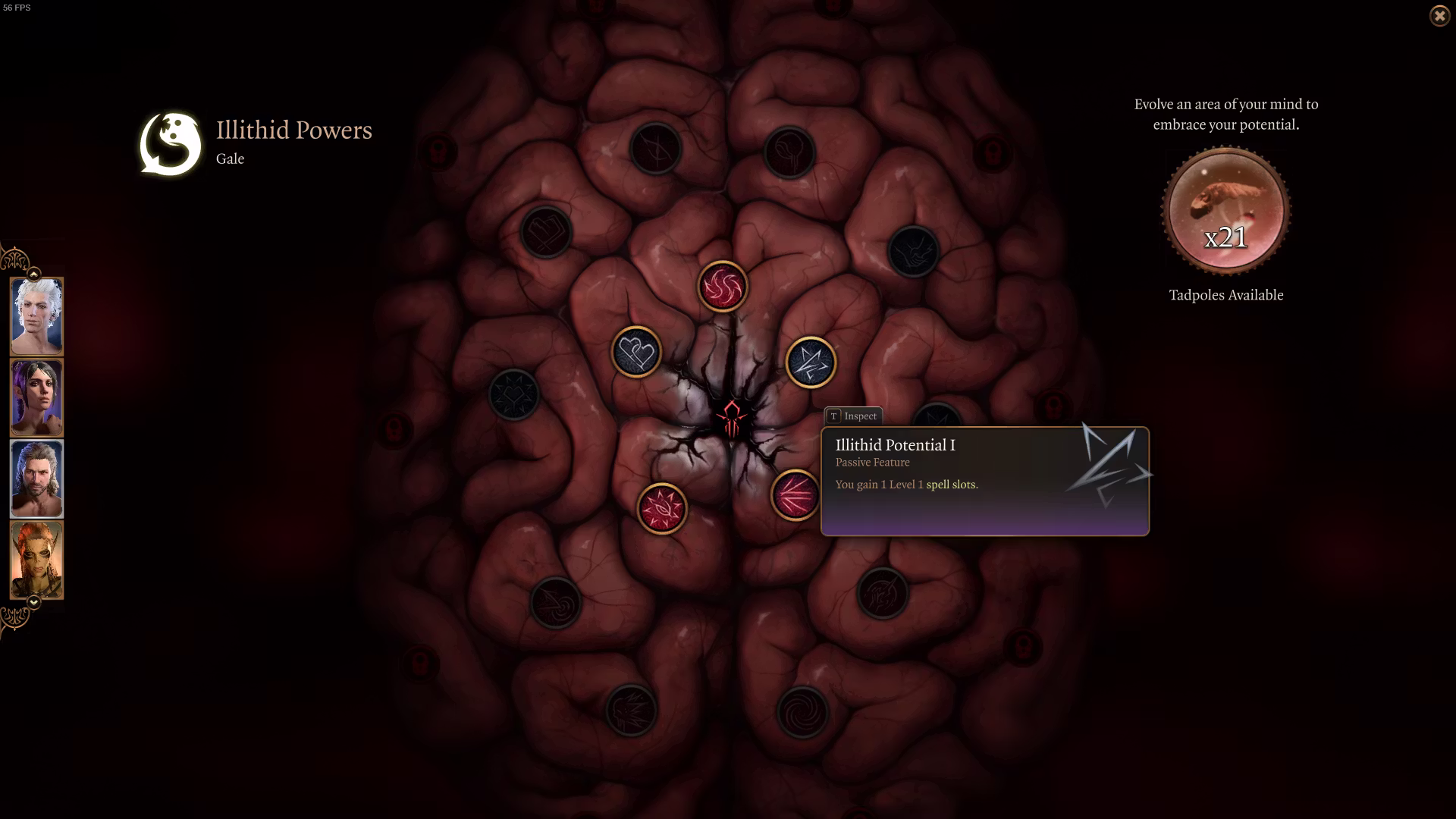The image size is (1456, 819).
Task: Unlock the locked broken heart power node
Action: [546, 231]
